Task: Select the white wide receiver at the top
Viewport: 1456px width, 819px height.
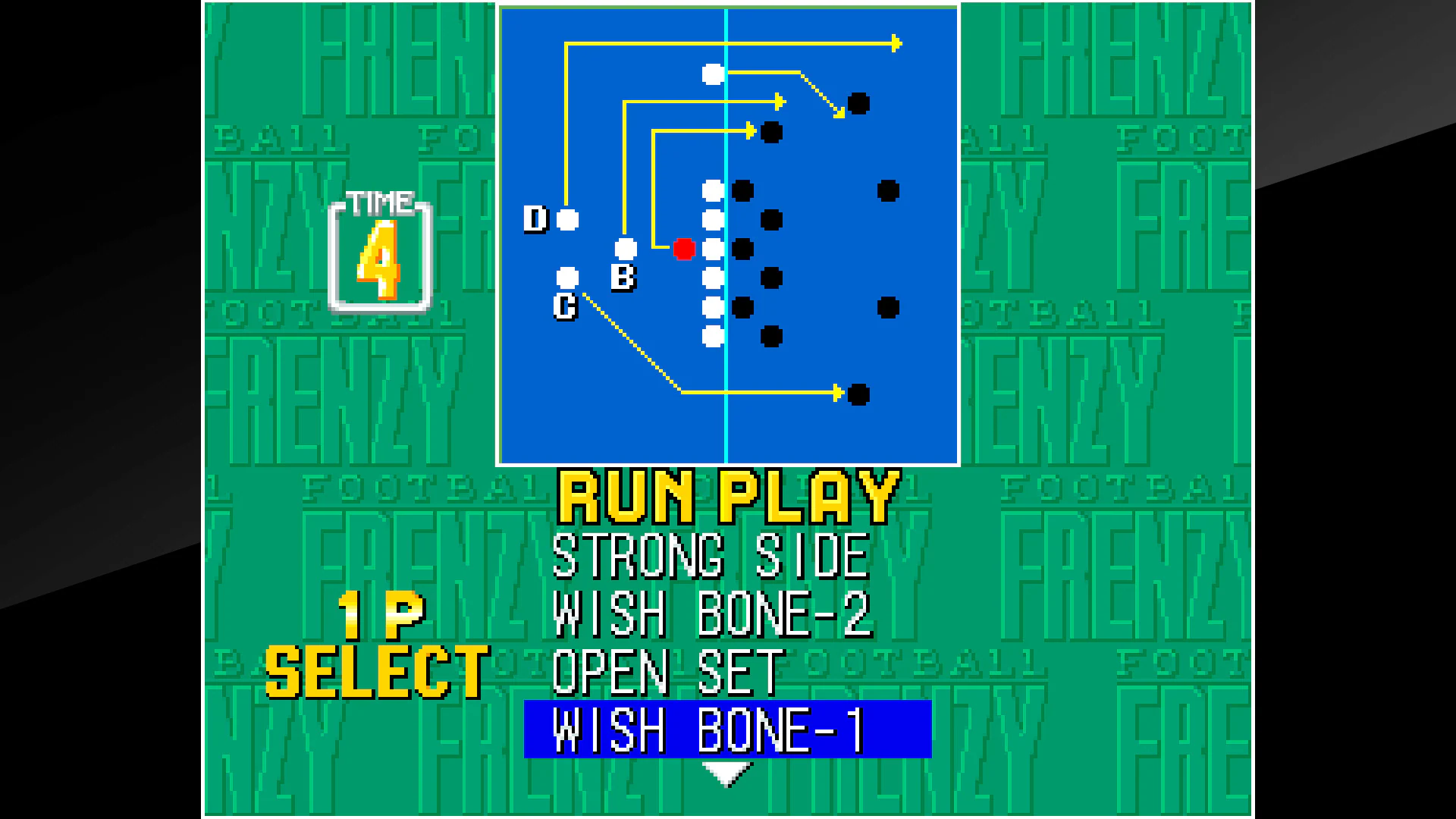Action: tap(713, 74)
